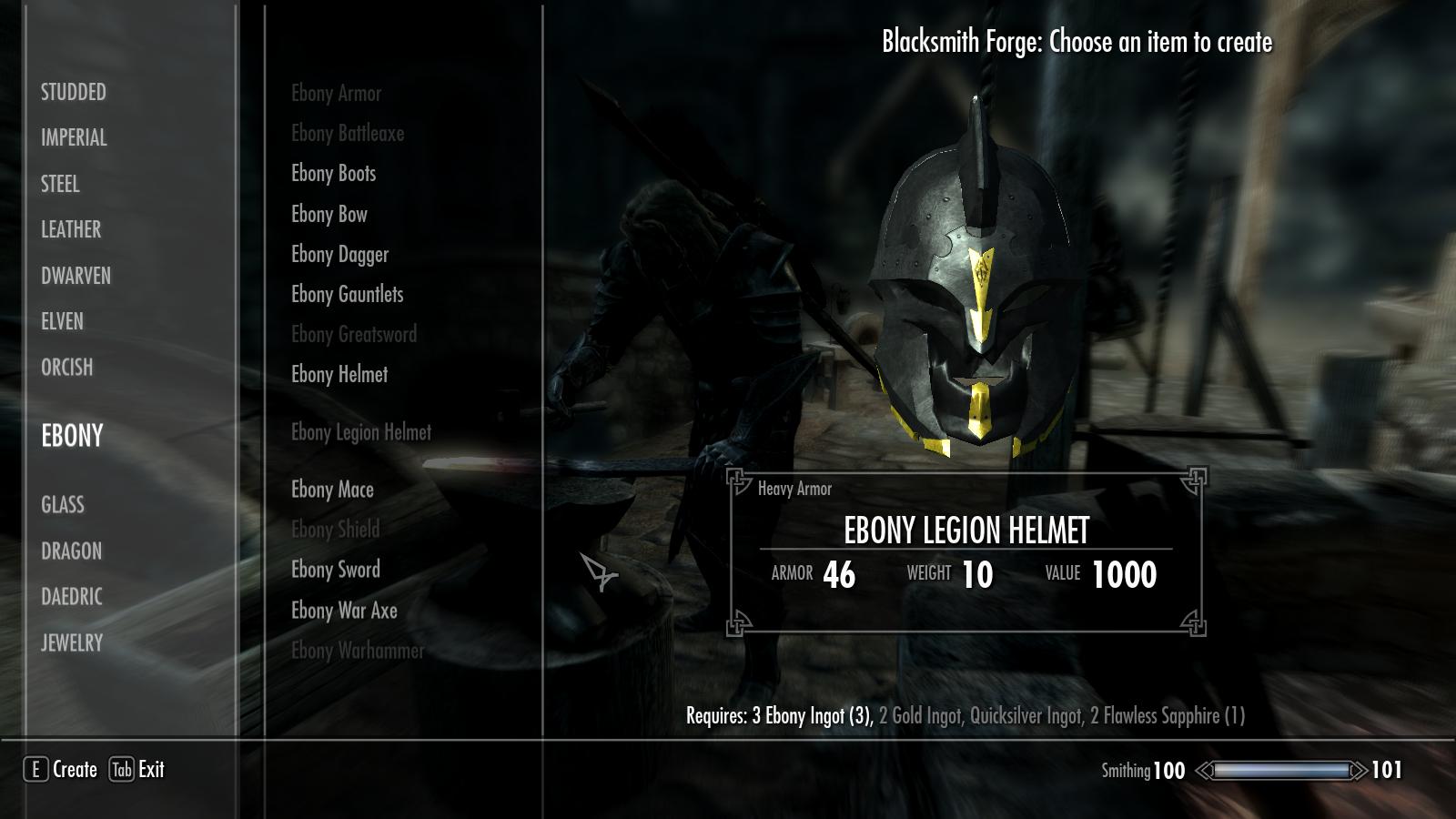Select Ebony Boots in the list
This screenshot has width=1456, height=819.
(333, 173)
